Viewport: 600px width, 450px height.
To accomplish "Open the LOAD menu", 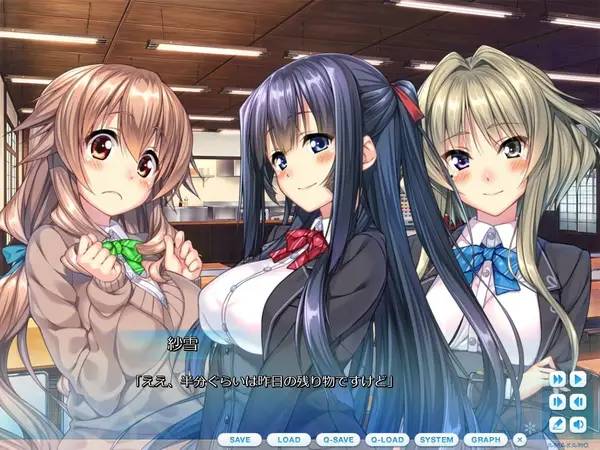I will (x=289, y=439).
